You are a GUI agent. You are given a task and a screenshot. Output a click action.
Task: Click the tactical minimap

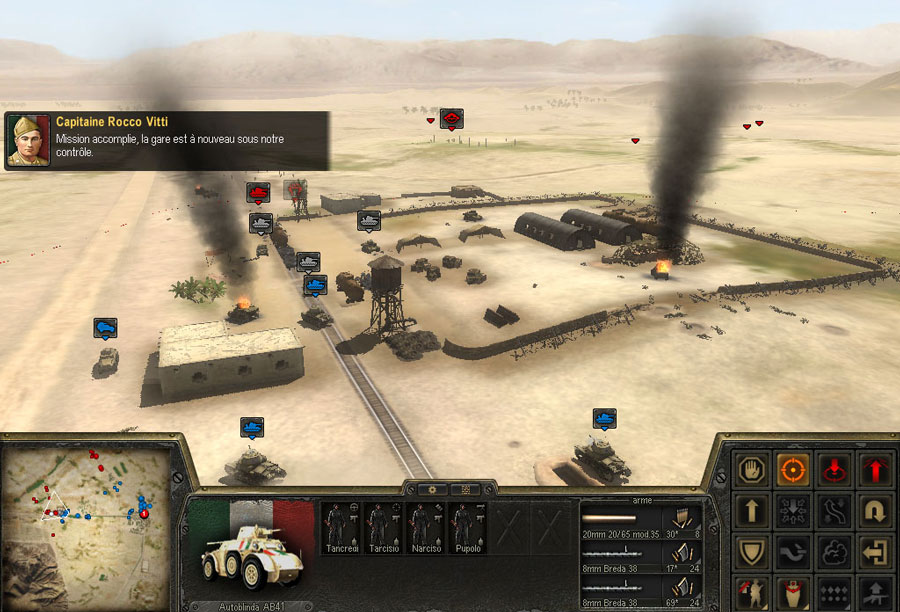(86, 524)
